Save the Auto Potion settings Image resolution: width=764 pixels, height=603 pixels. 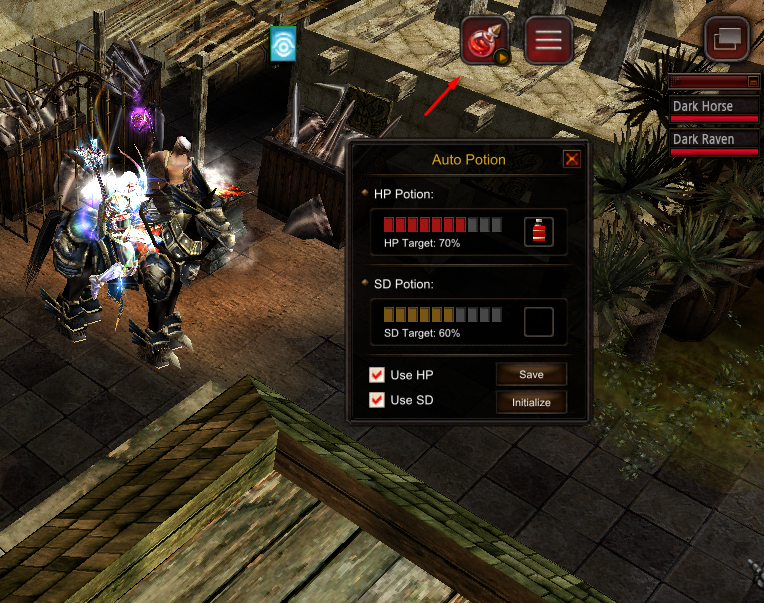[531, 374]
